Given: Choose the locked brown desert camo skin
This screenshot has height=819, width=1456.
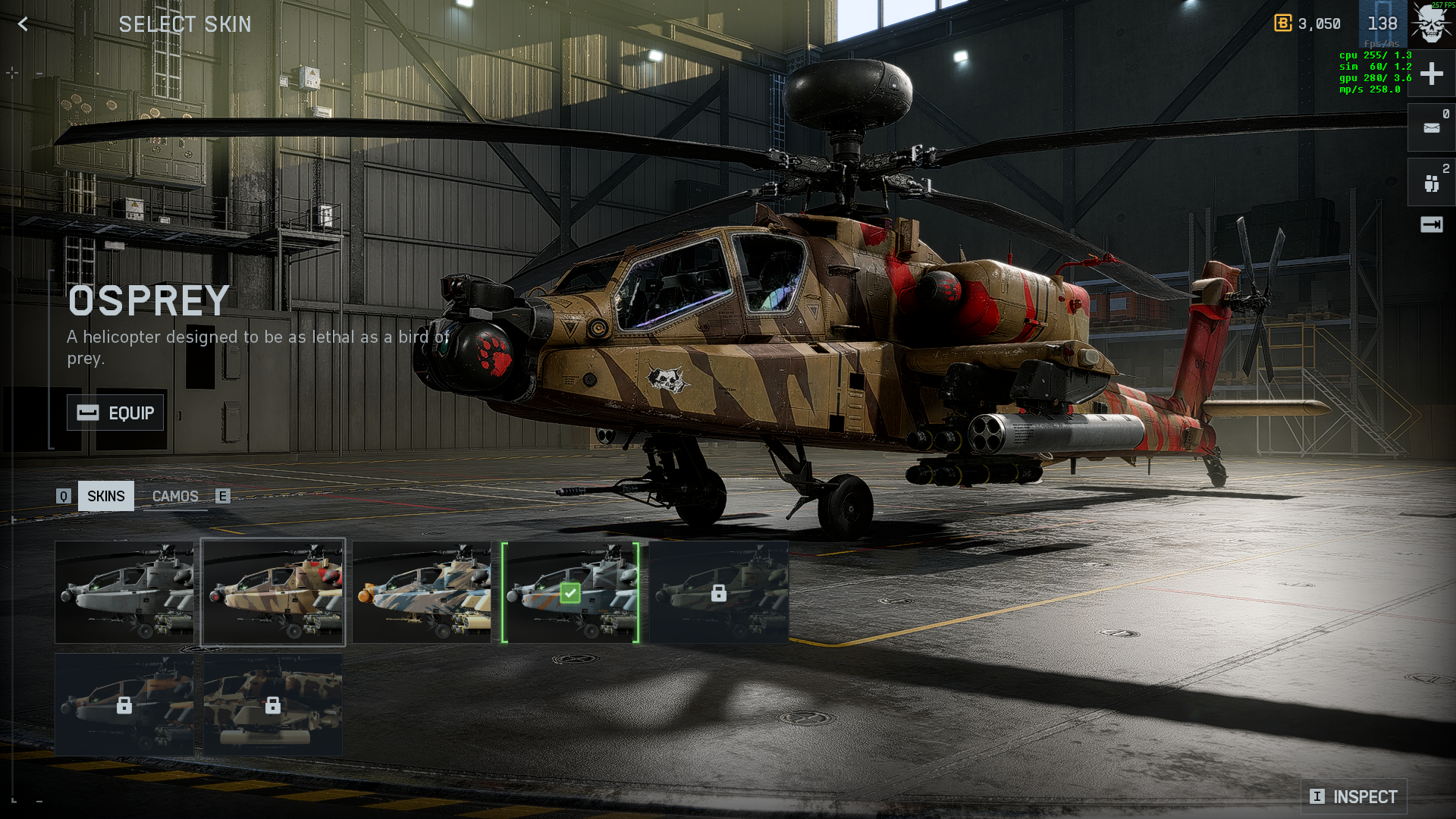Looking at the screenshot, I should [273, 705].
